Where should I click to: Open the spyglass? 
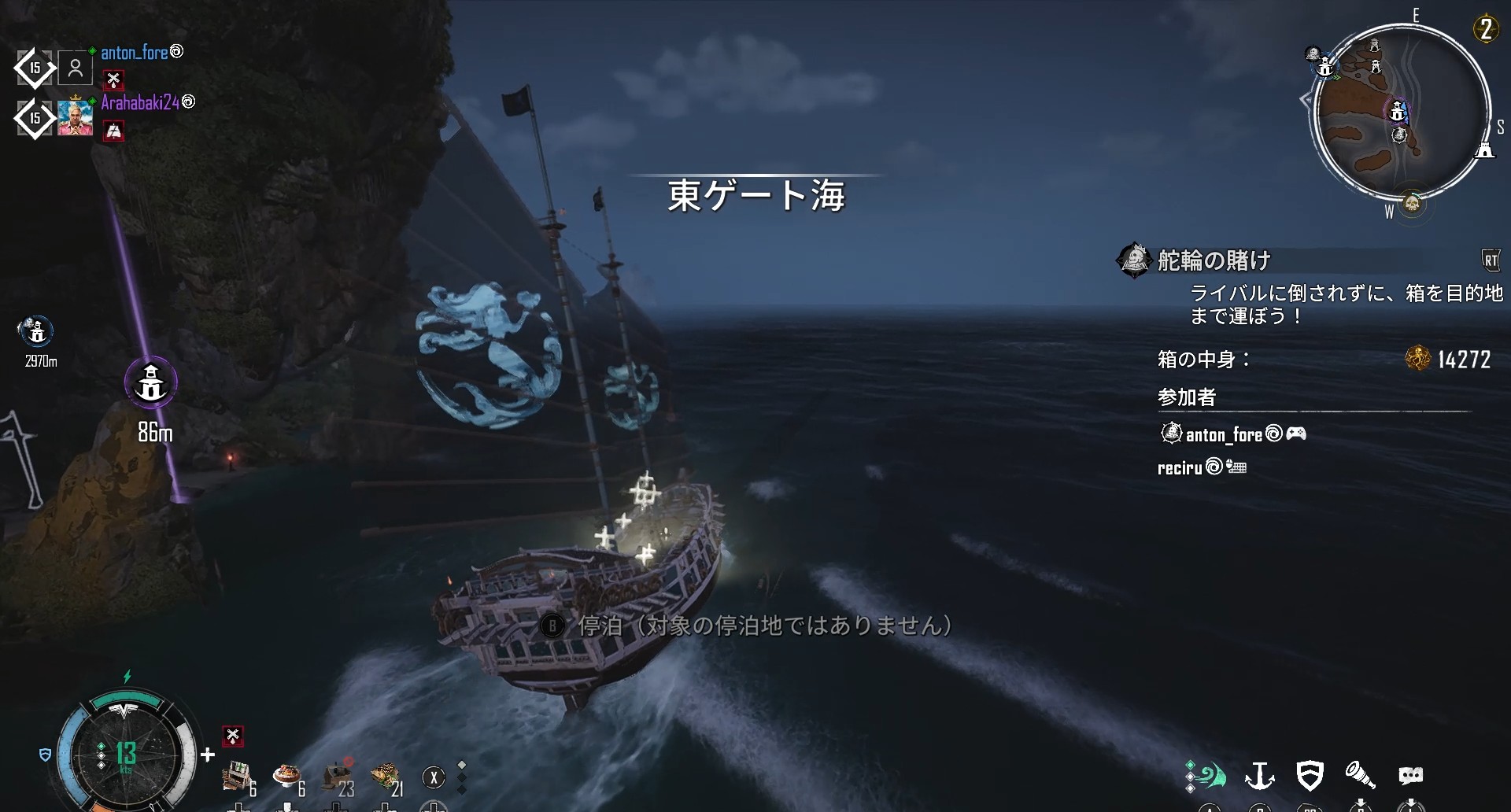(x=1359, y=776)
